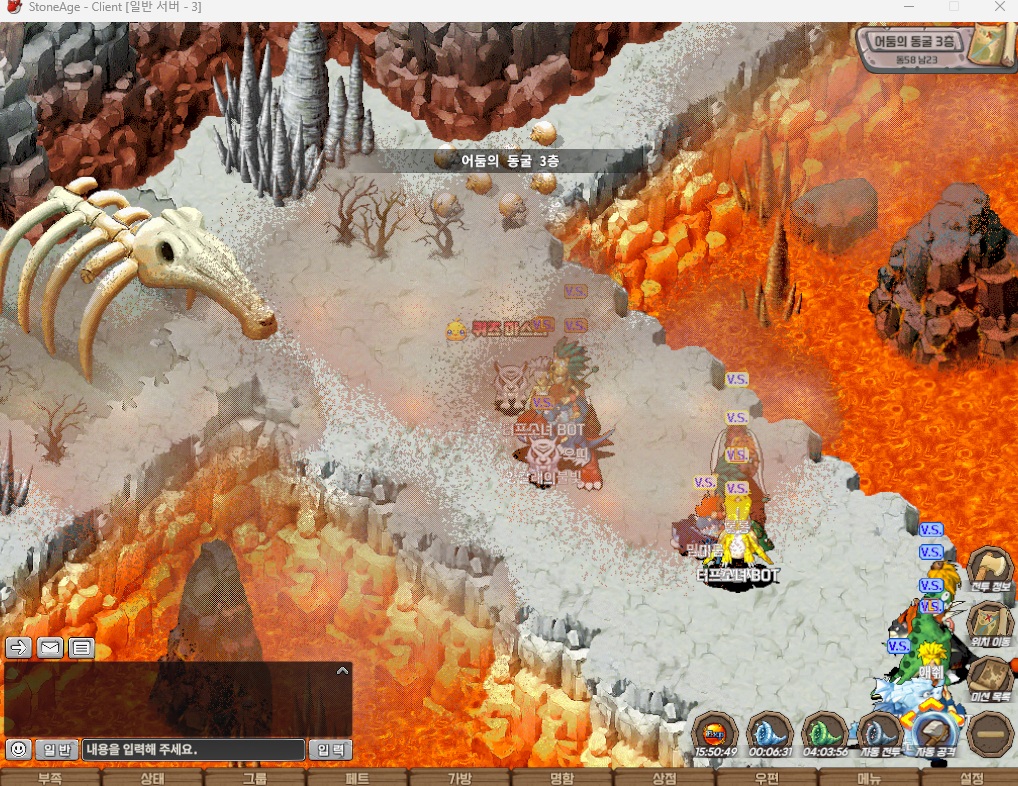Open the 상태 (status) menu
Viewport: 1018px width, 786px height.
coord(152,778)
